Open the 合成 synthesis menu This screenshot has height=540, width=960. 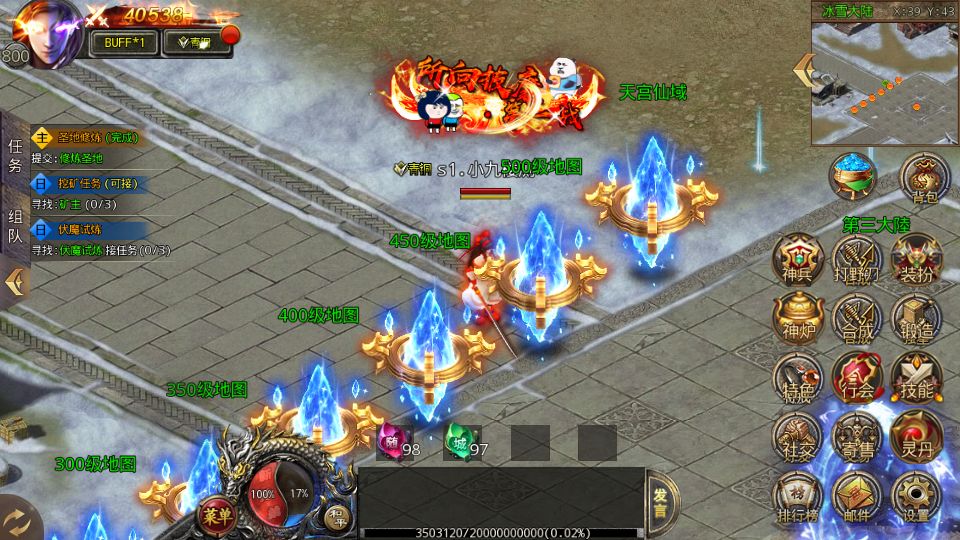tap(856, 317)
